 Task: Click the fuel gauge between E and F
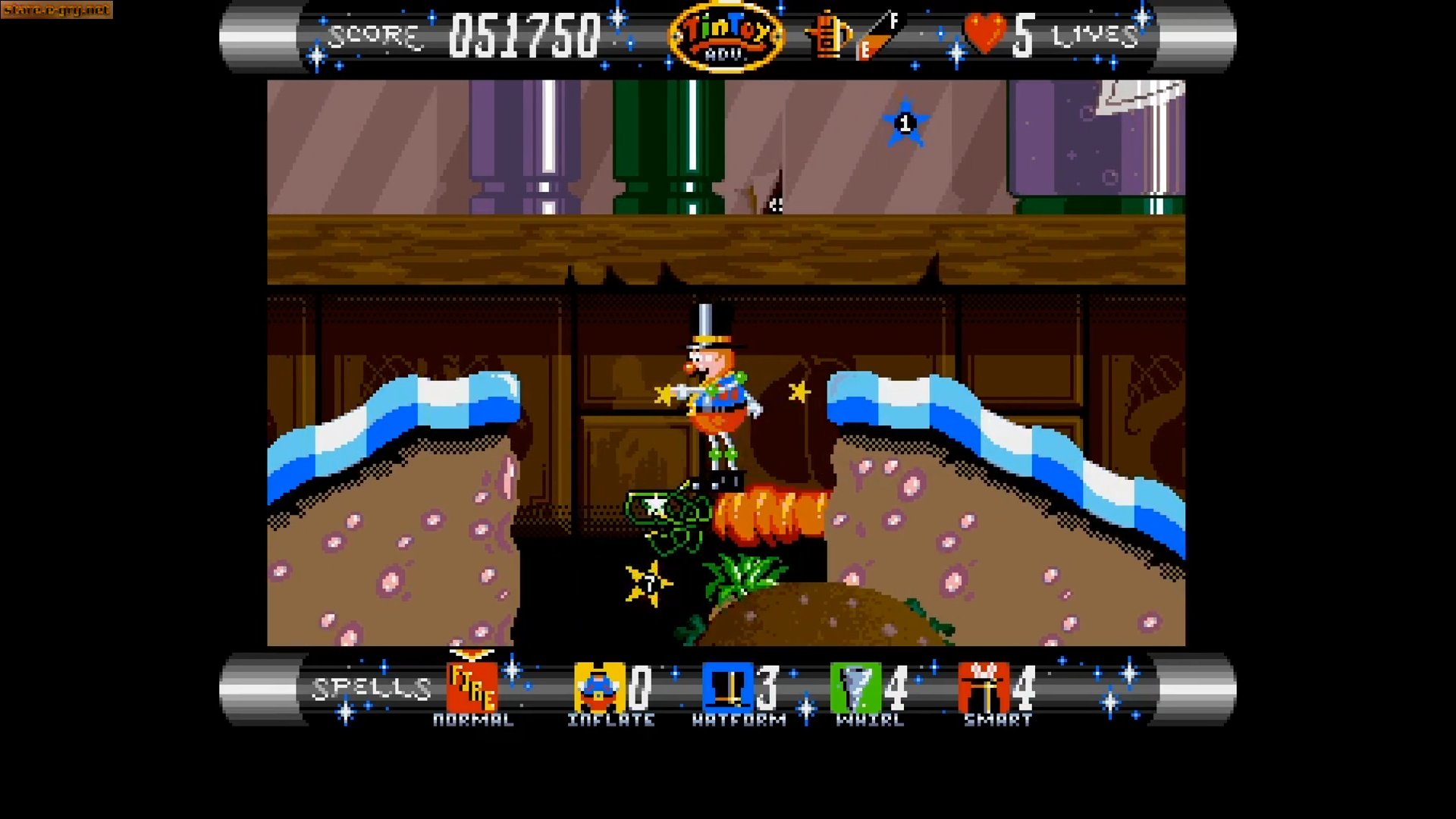[876, 34]
